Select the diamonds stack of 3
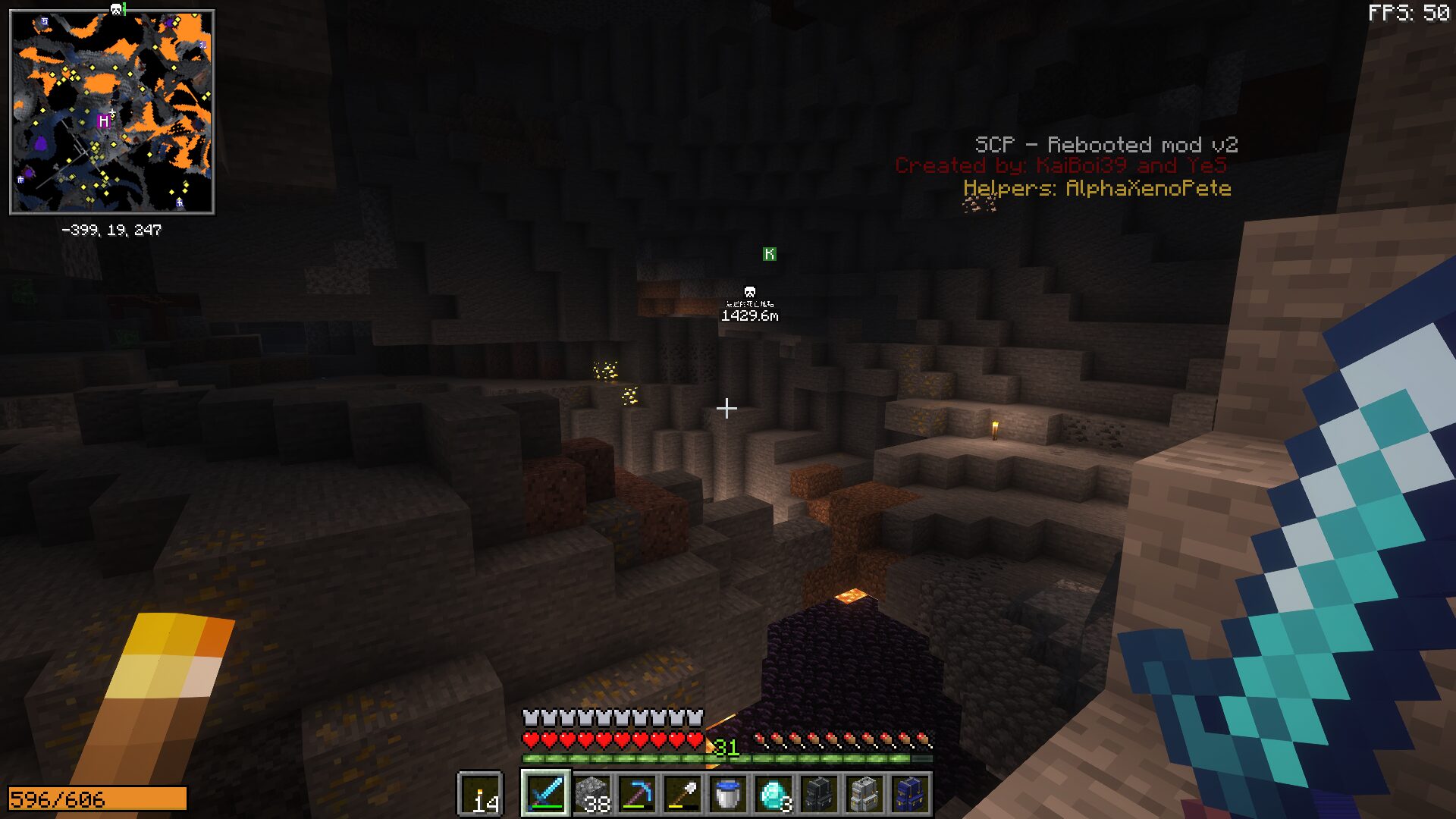 [x=773, y=794]
